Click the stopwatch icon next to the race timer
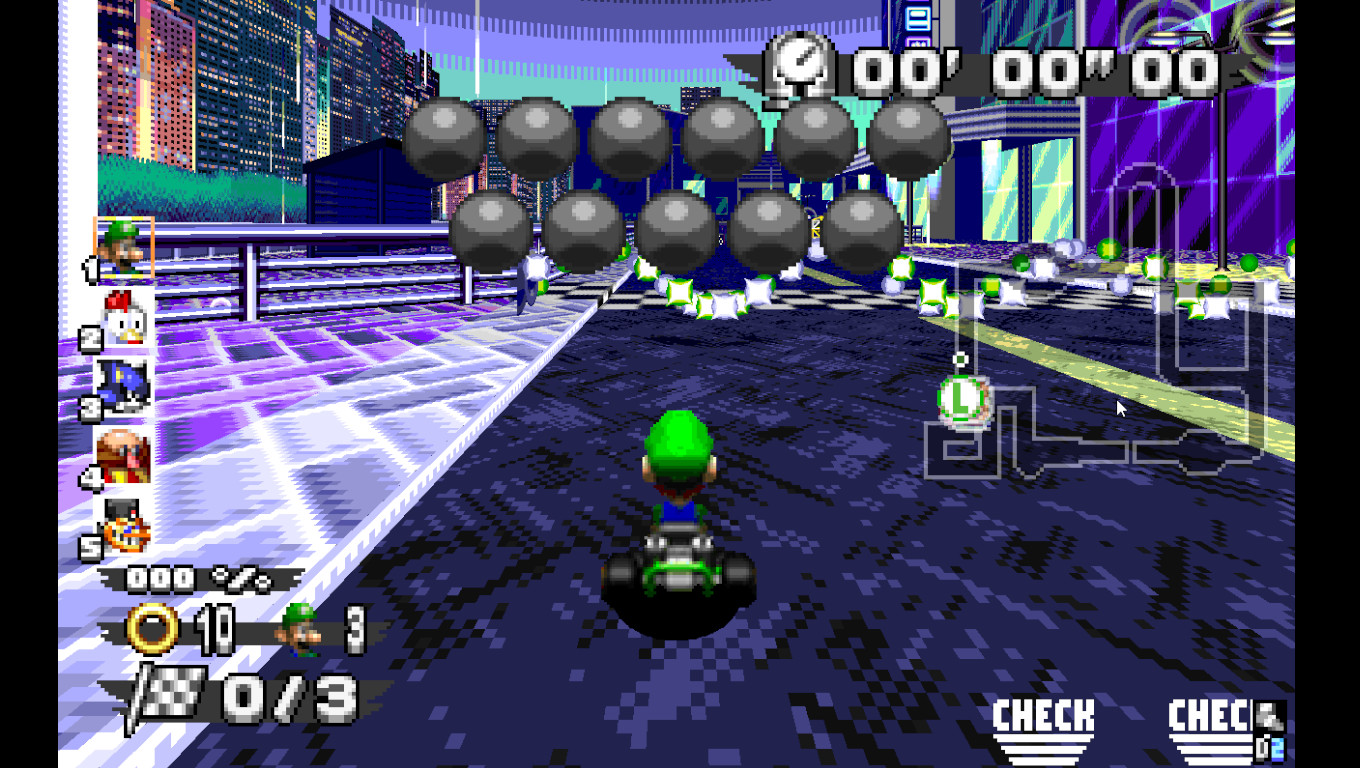The height and width of the screenshot is (768, 1360). [797, 68]
